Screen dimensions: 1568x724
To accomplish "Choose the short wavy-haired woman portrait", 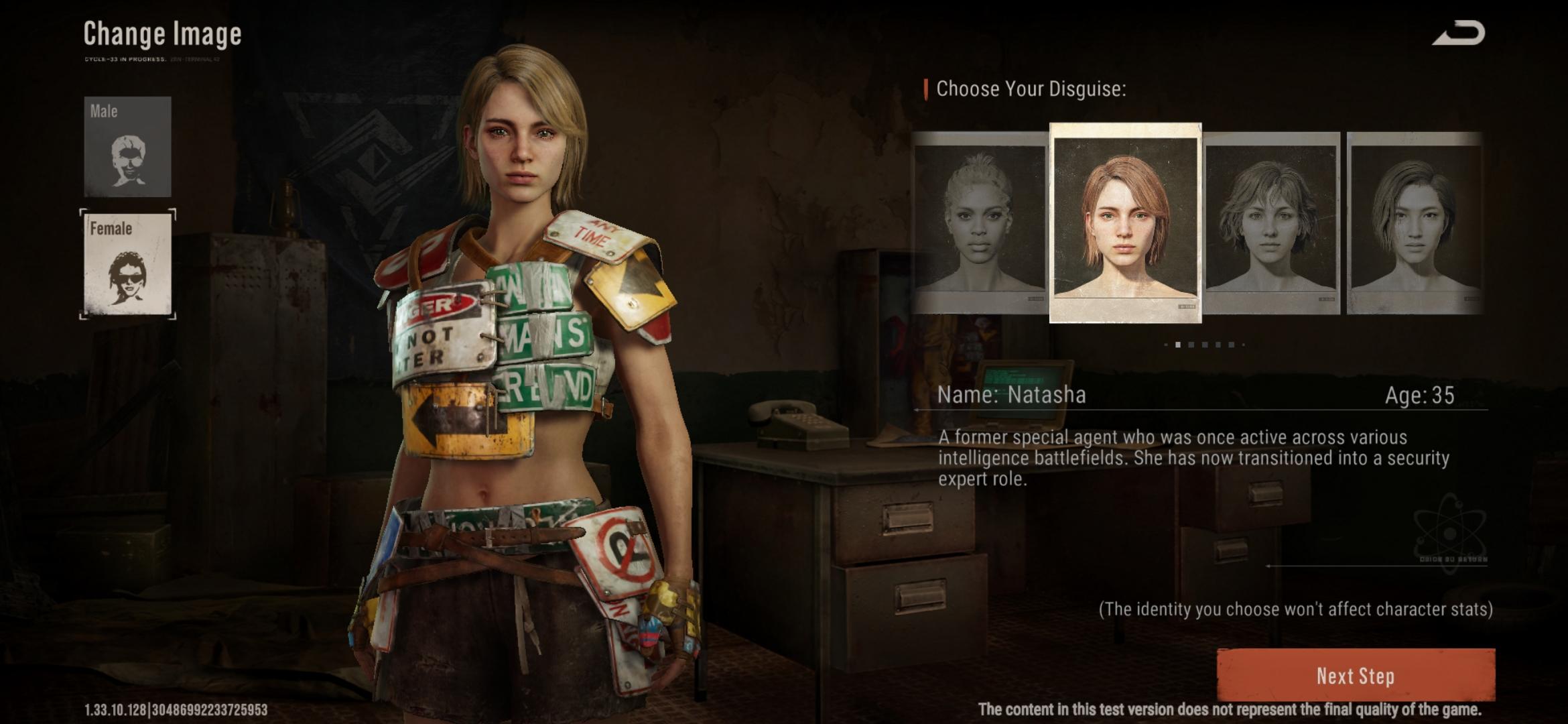I will (1271, 223).
